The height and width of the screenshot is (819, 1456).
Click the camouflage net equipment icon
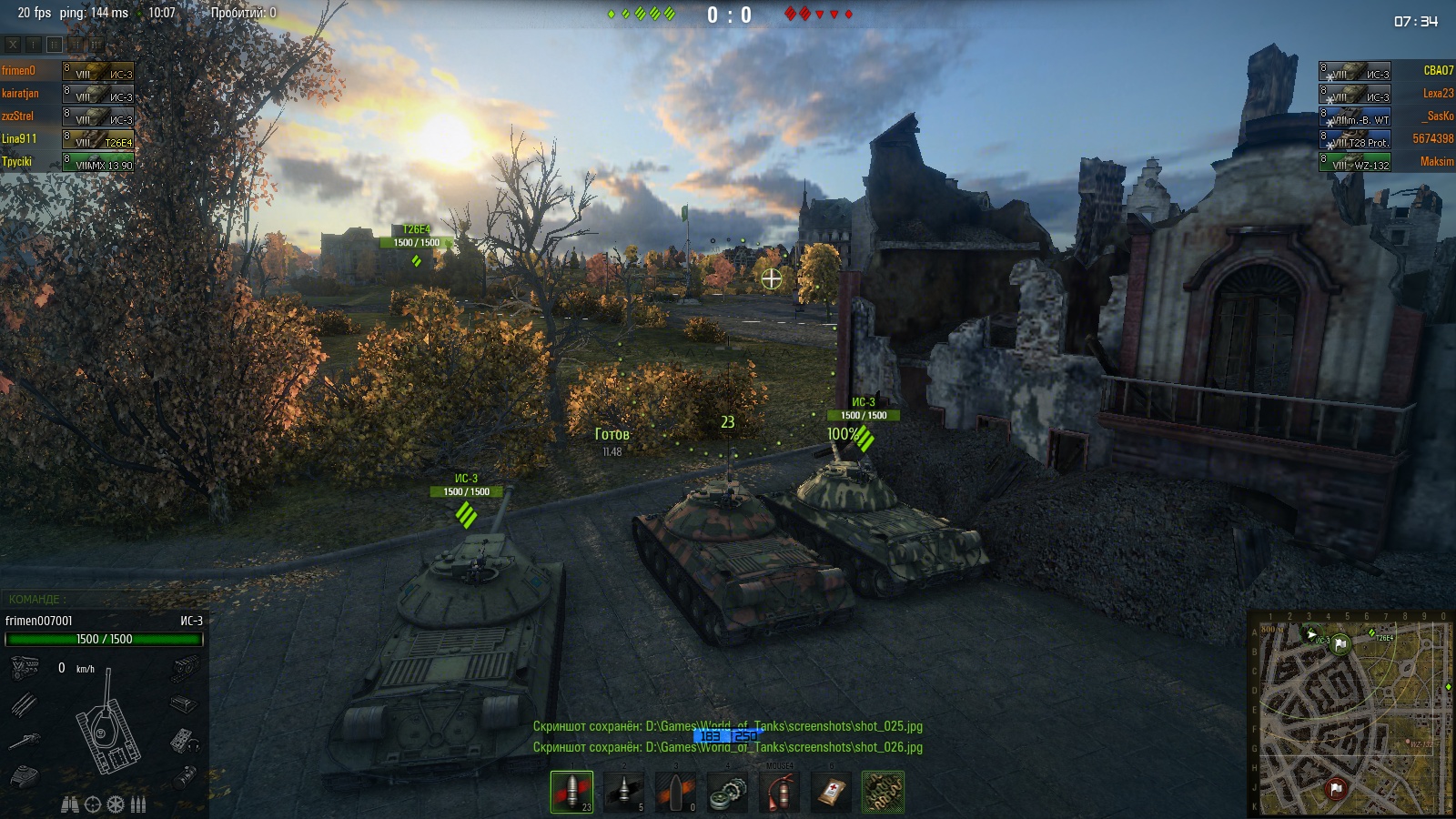coord(883,792)
